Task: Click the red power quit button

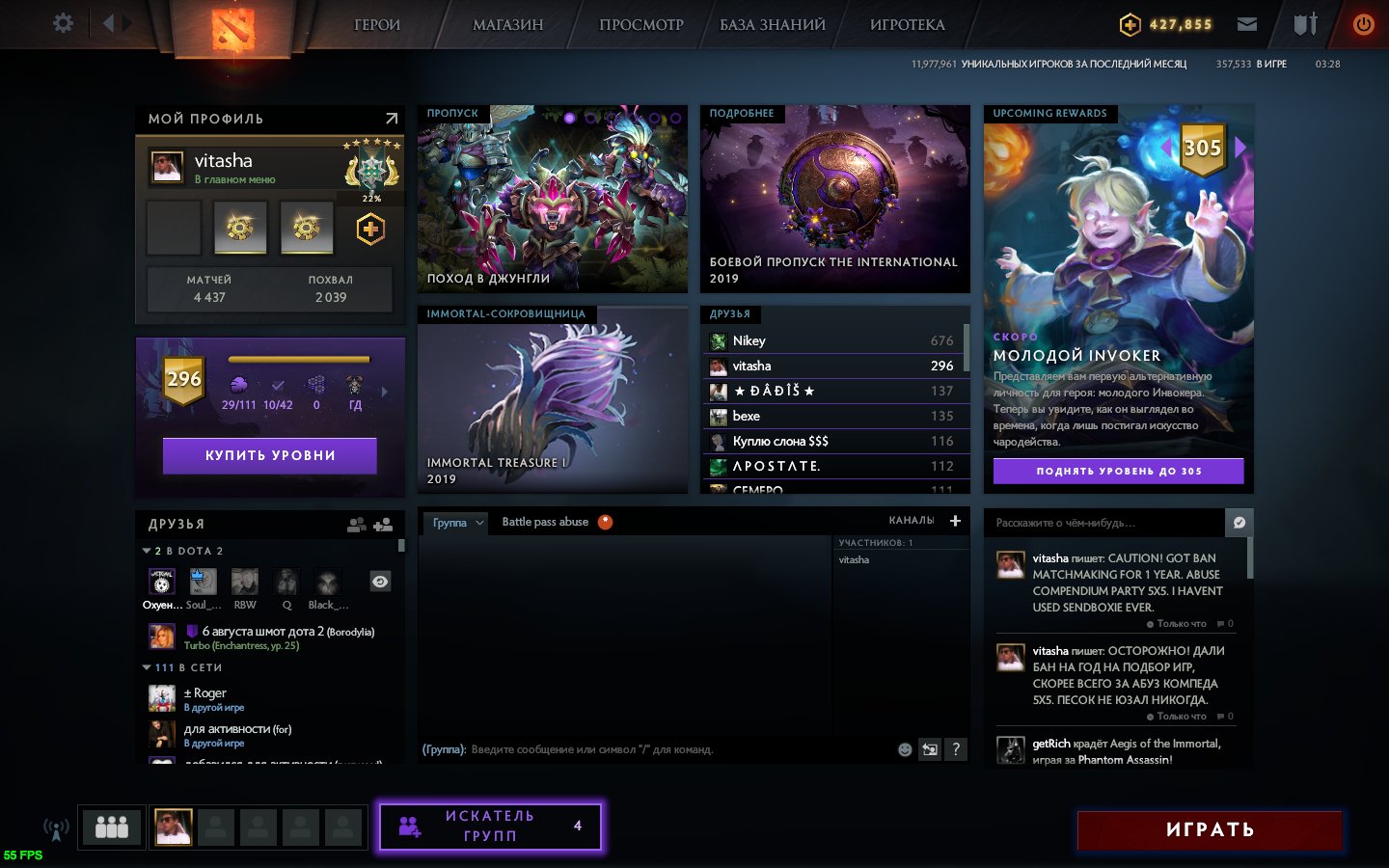Action: point(1363,24)
